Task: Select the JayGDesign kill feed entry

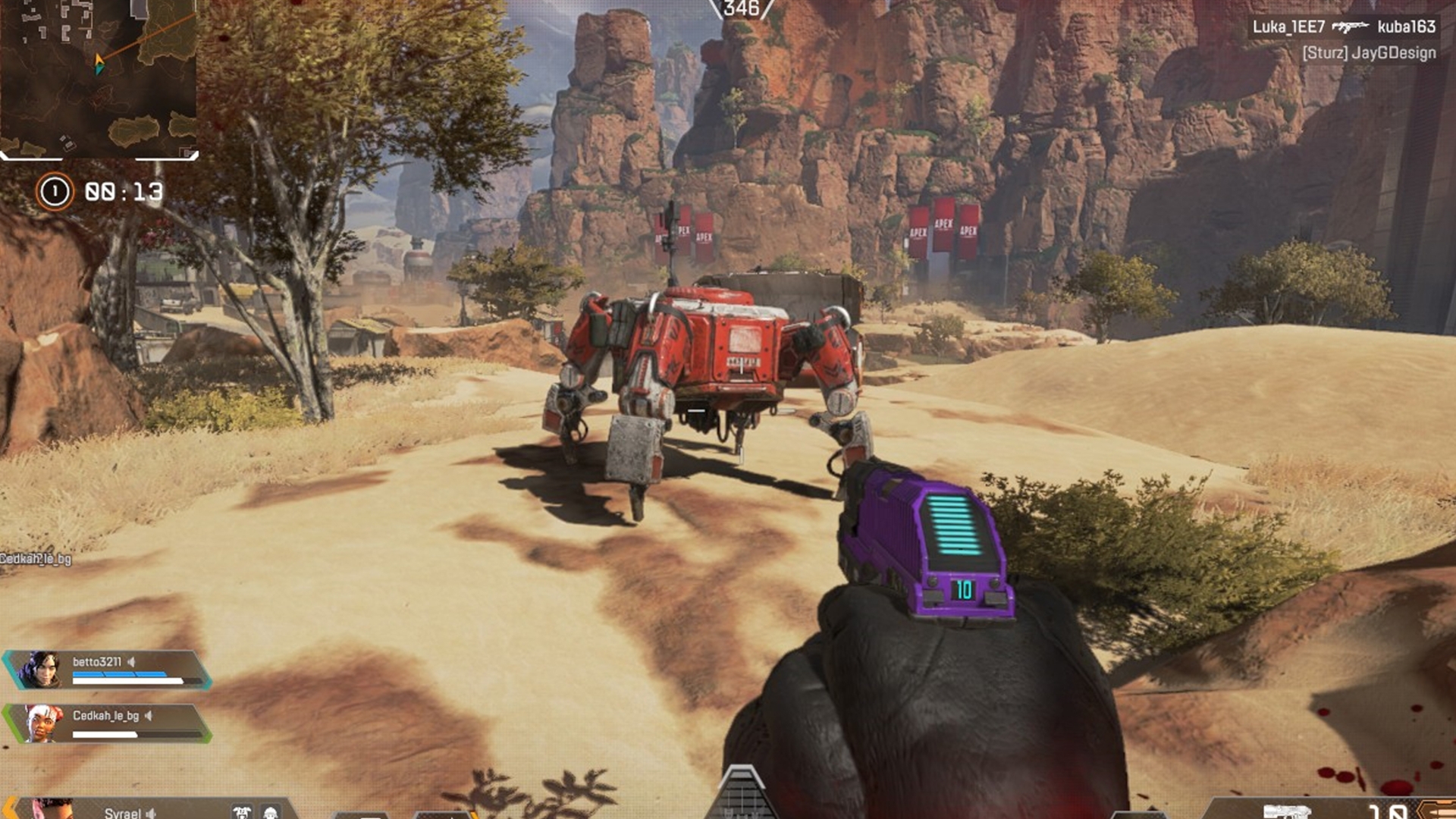Action: pos(1369,53)
